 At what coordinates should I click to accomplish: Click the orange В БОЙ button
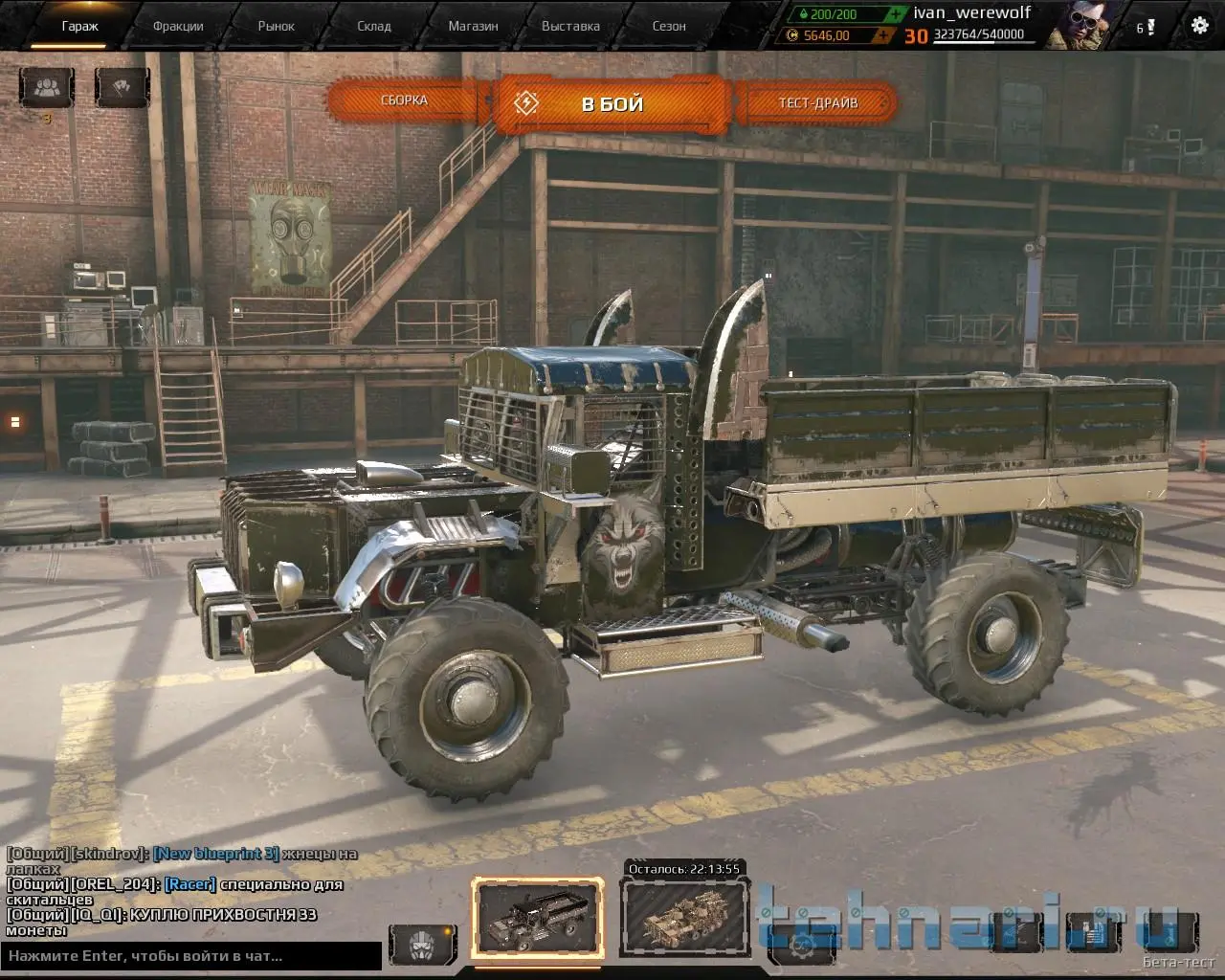click(612, 103)
